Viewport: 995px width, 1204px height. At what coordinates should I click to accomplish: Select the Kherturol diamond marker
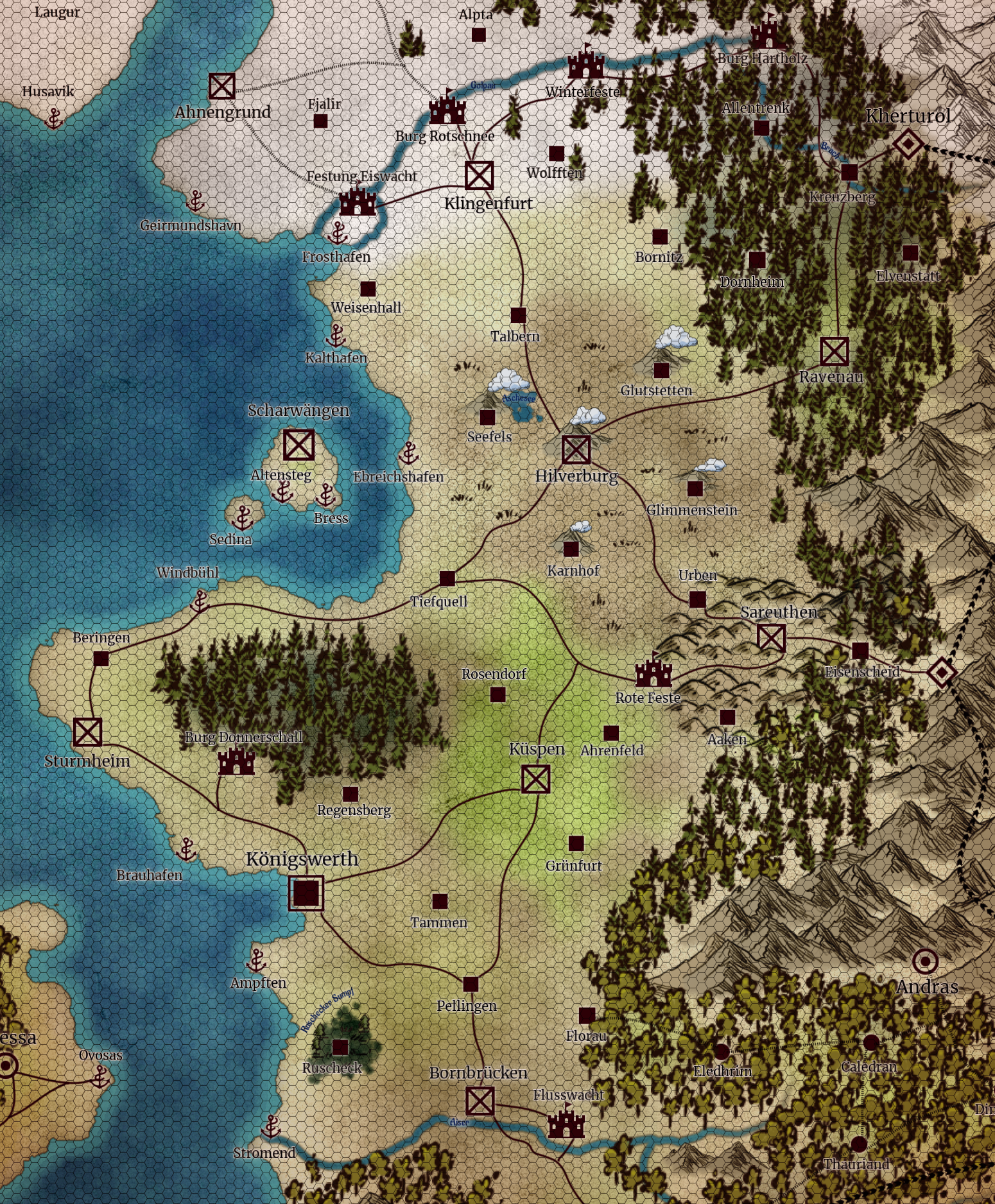click(x=908, y=143)
